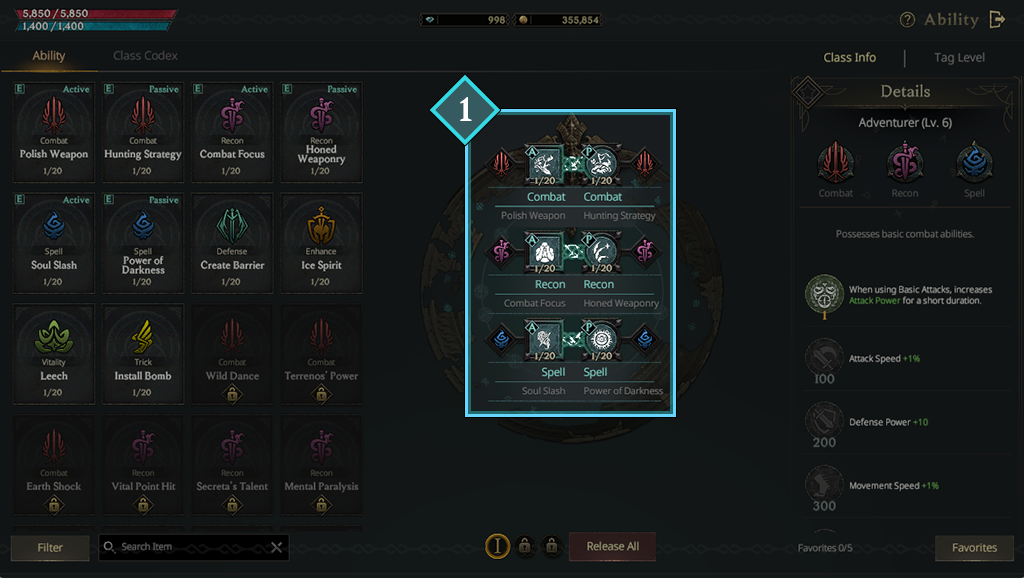
Task: Select ability preset slot I
Action: 497,546
